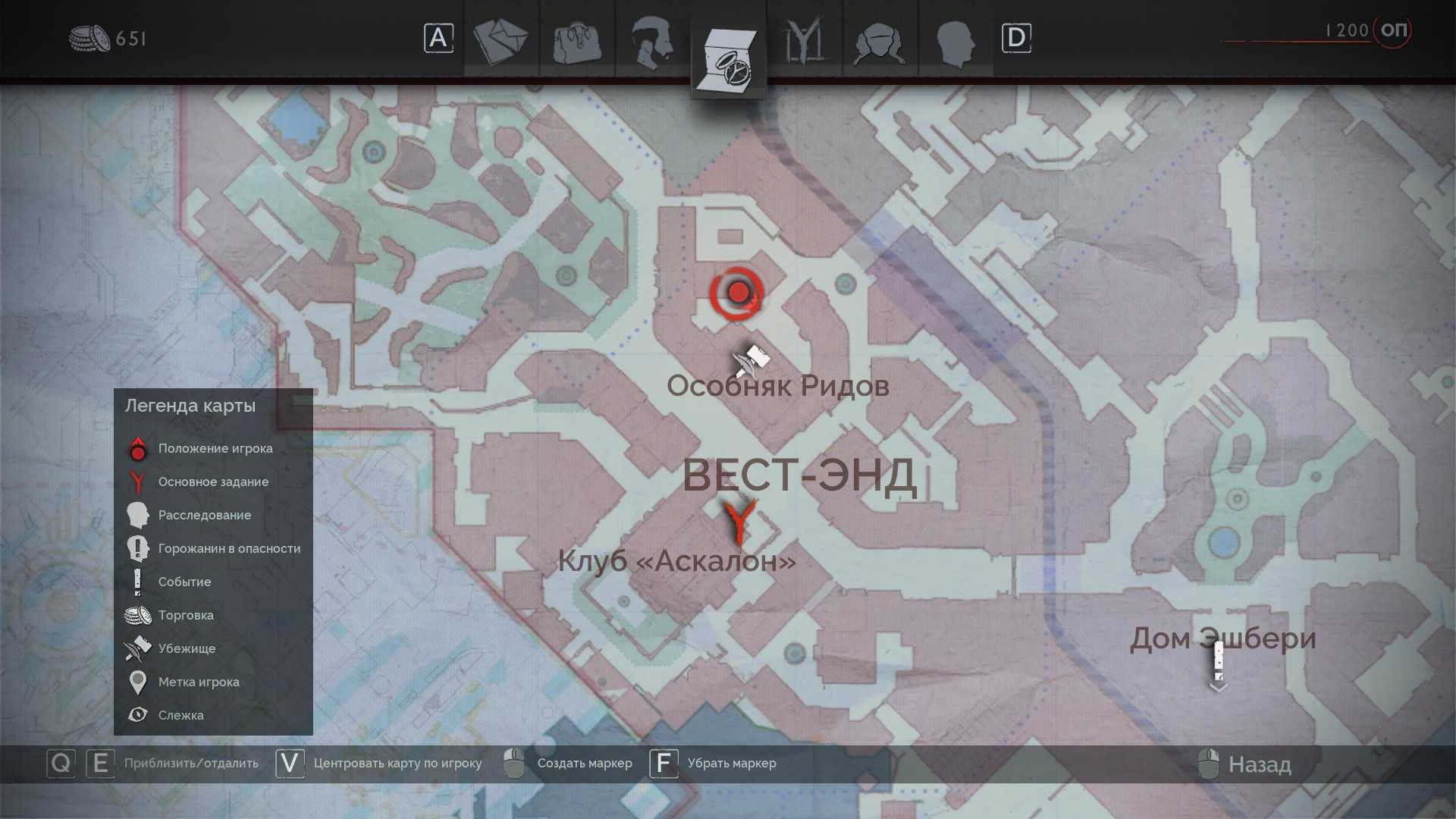Switch to the bag inventory tab

point(576,41)
